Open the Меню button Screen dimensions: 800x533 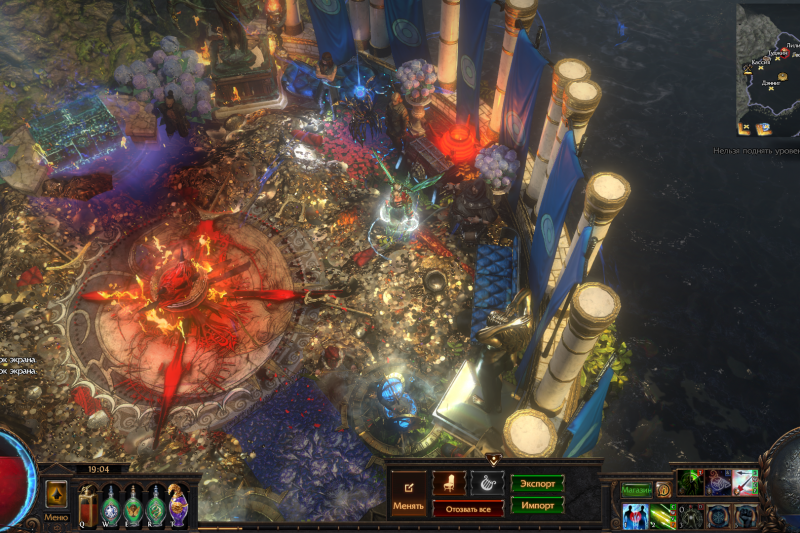pyautogui.click(x=56, y=517)
